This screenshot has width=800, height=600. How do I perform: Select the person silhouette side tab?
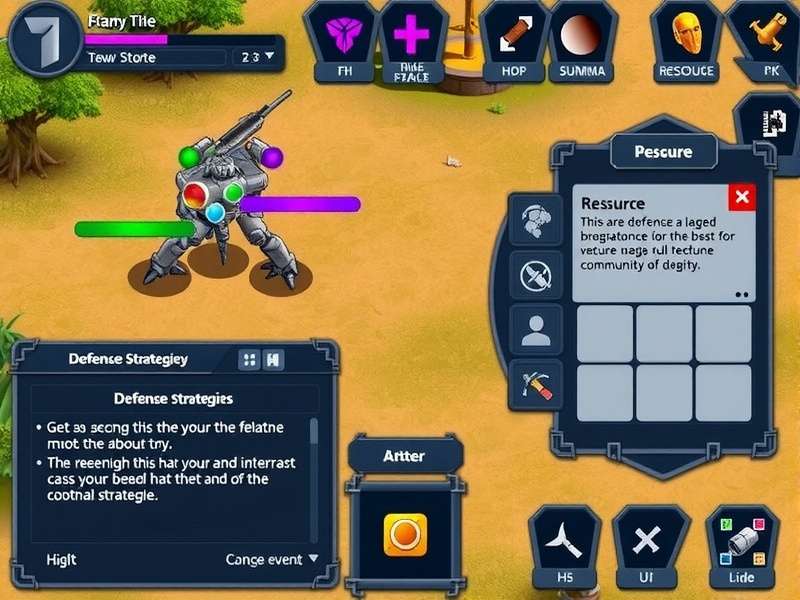point(537,328)
